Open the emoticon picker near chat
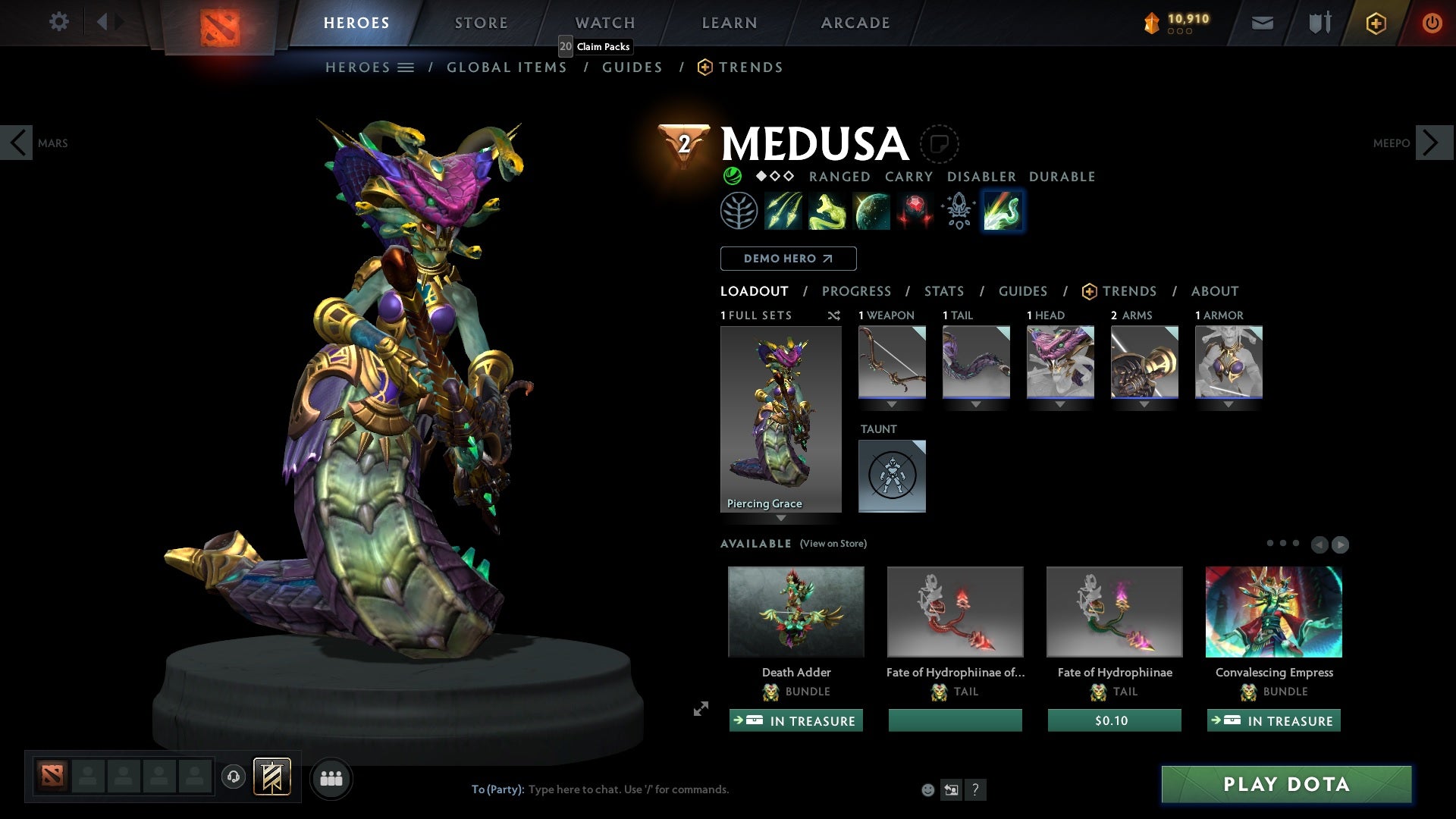 coord(927,789)
